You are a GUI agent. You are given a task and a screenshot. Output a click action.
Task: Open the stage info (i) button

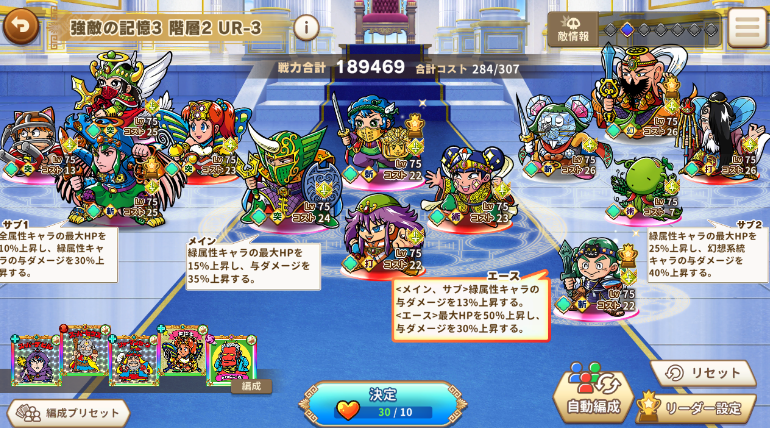[306, 27]
